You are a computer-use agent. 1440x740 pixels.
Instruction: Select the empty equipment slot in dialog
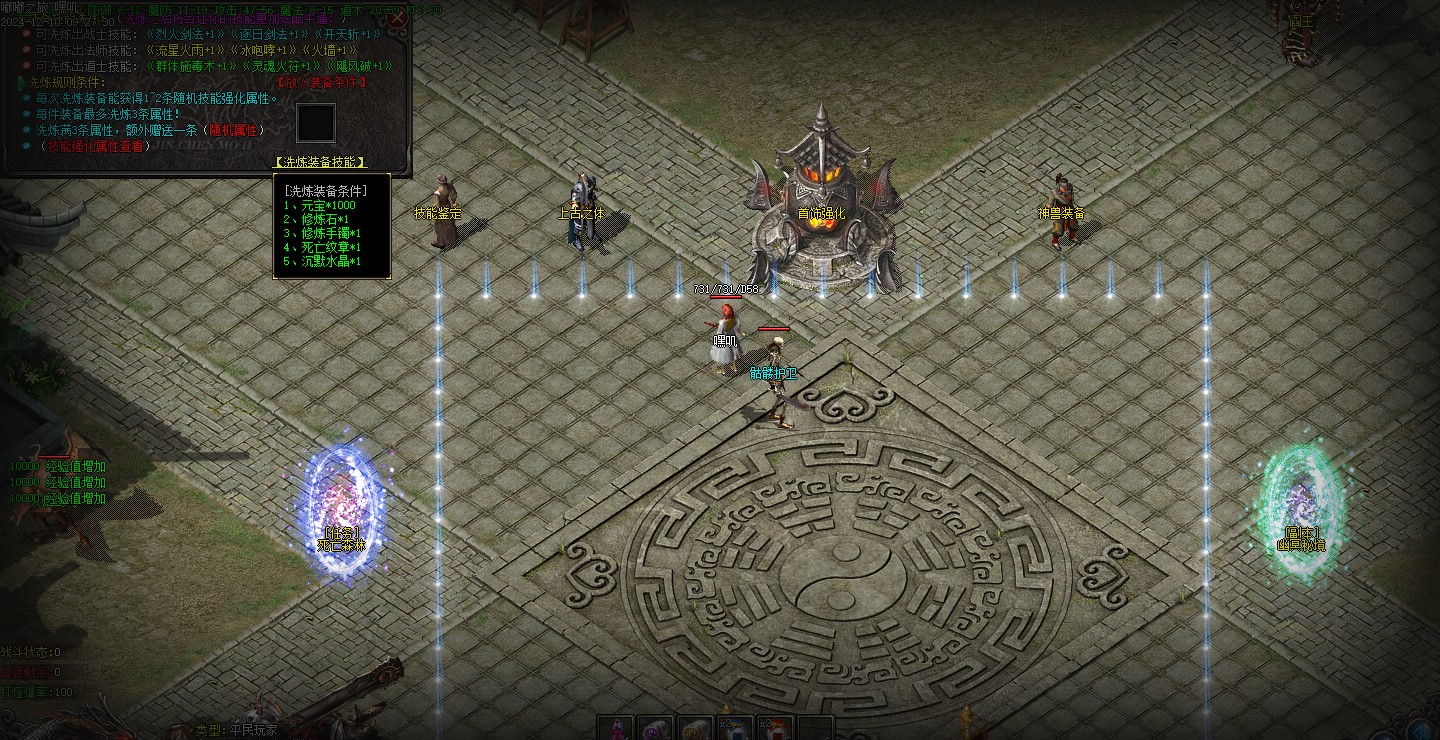(315, 123)
